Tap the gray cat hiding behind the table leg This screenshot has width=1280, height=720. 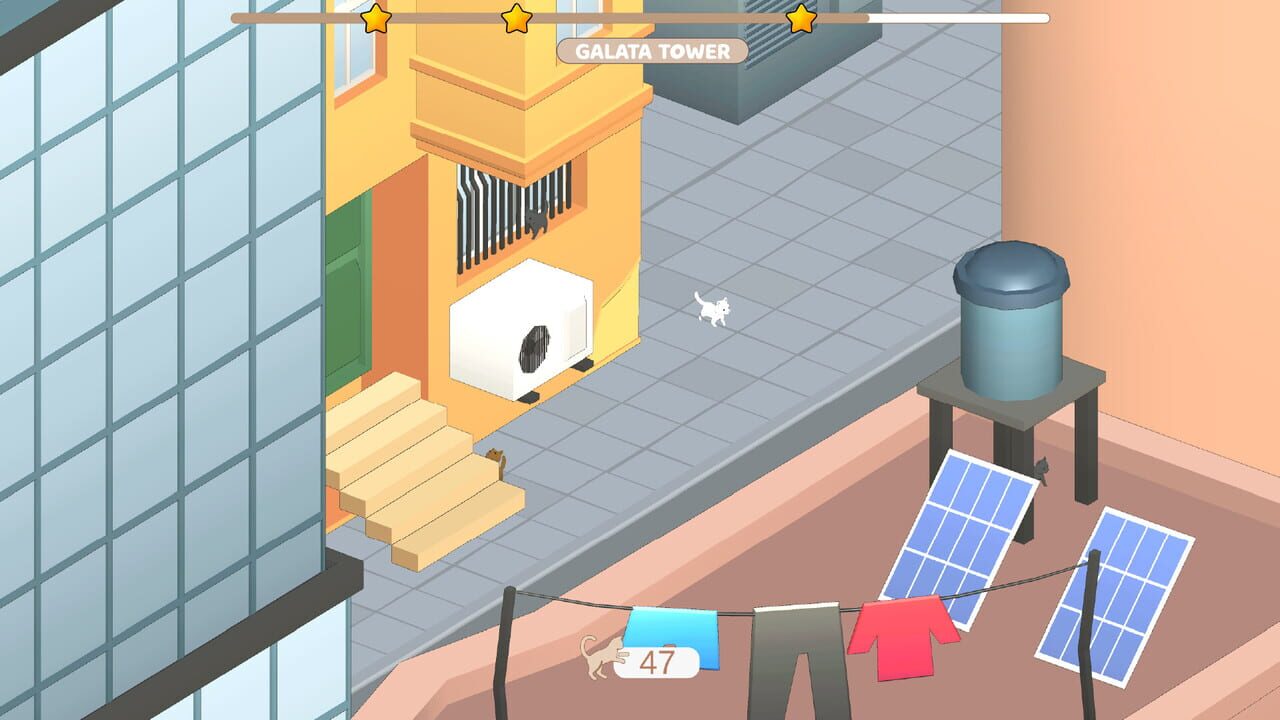(1042, 468)
